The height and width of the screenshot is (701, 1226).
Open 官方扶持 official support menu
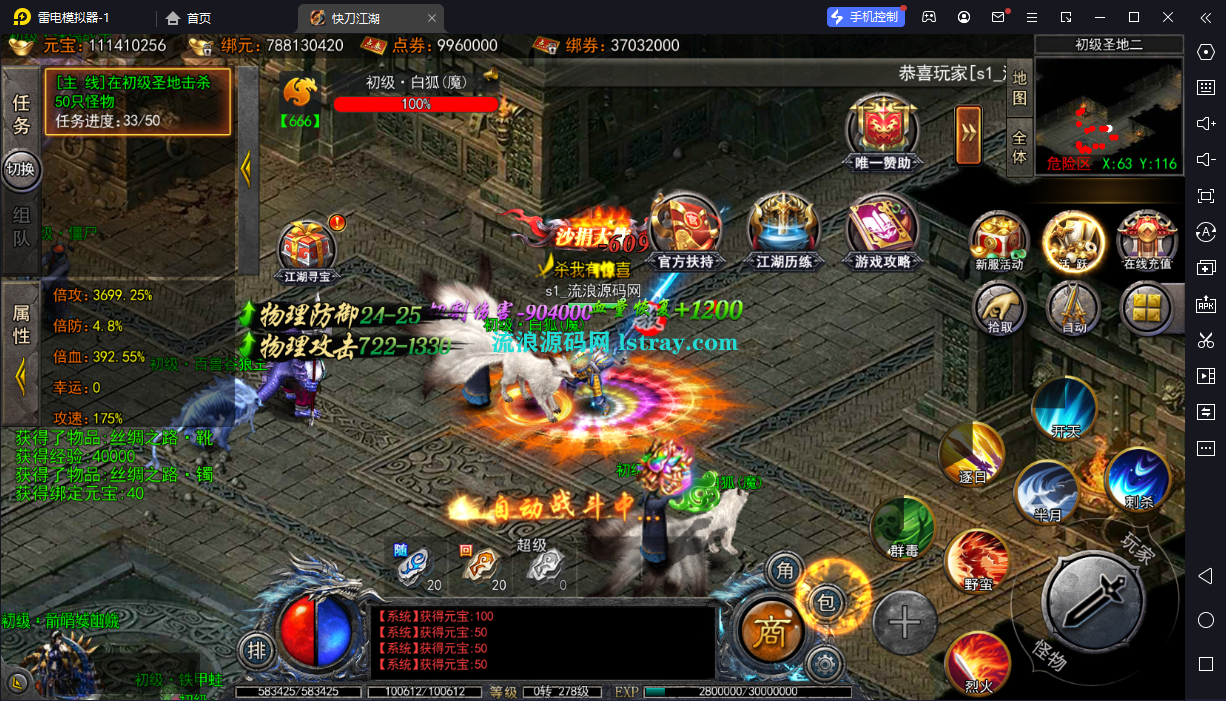pyautogui.click(x=685, y=231)
